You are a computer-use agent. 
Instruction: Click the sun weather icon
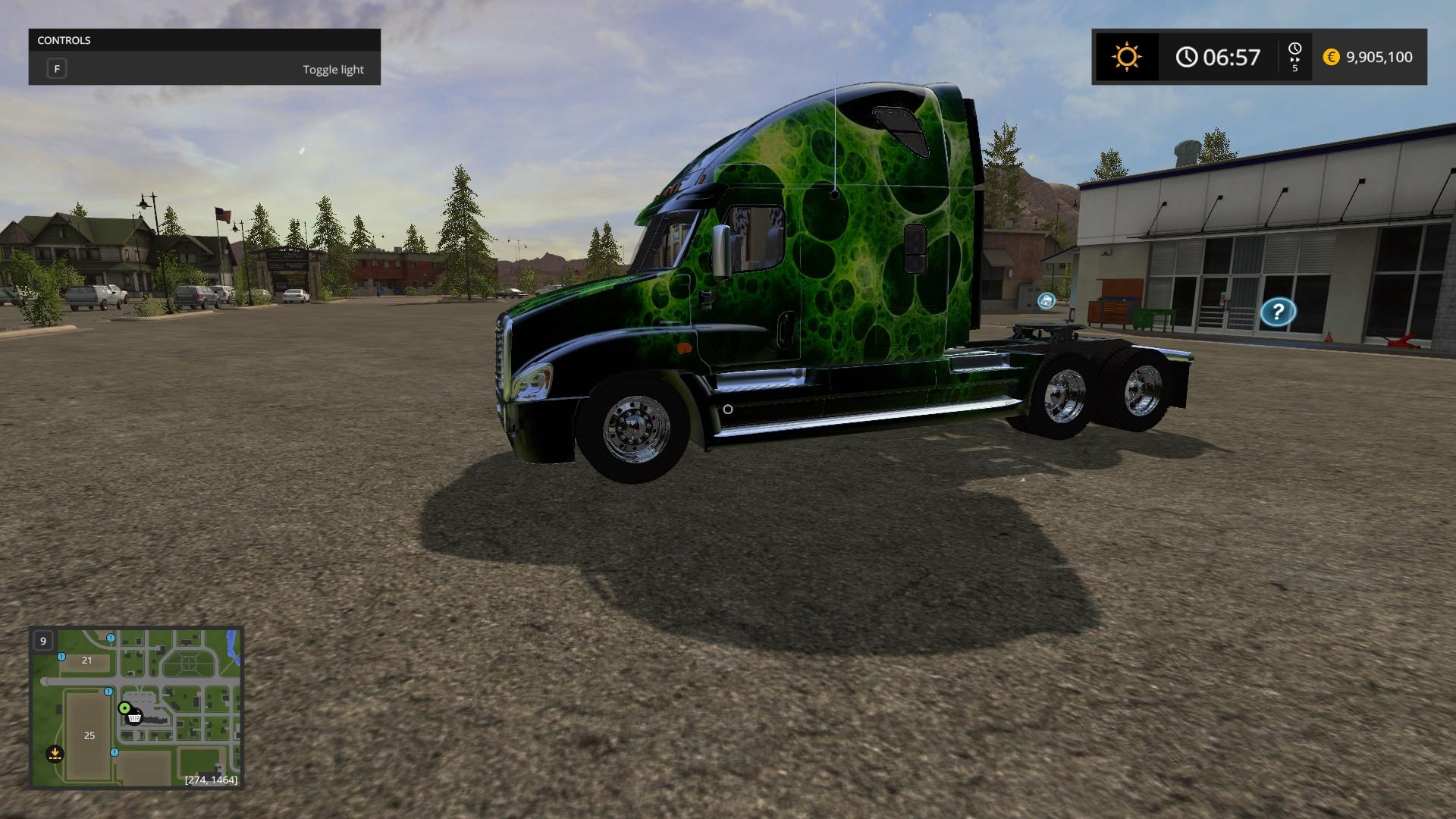1126,57
